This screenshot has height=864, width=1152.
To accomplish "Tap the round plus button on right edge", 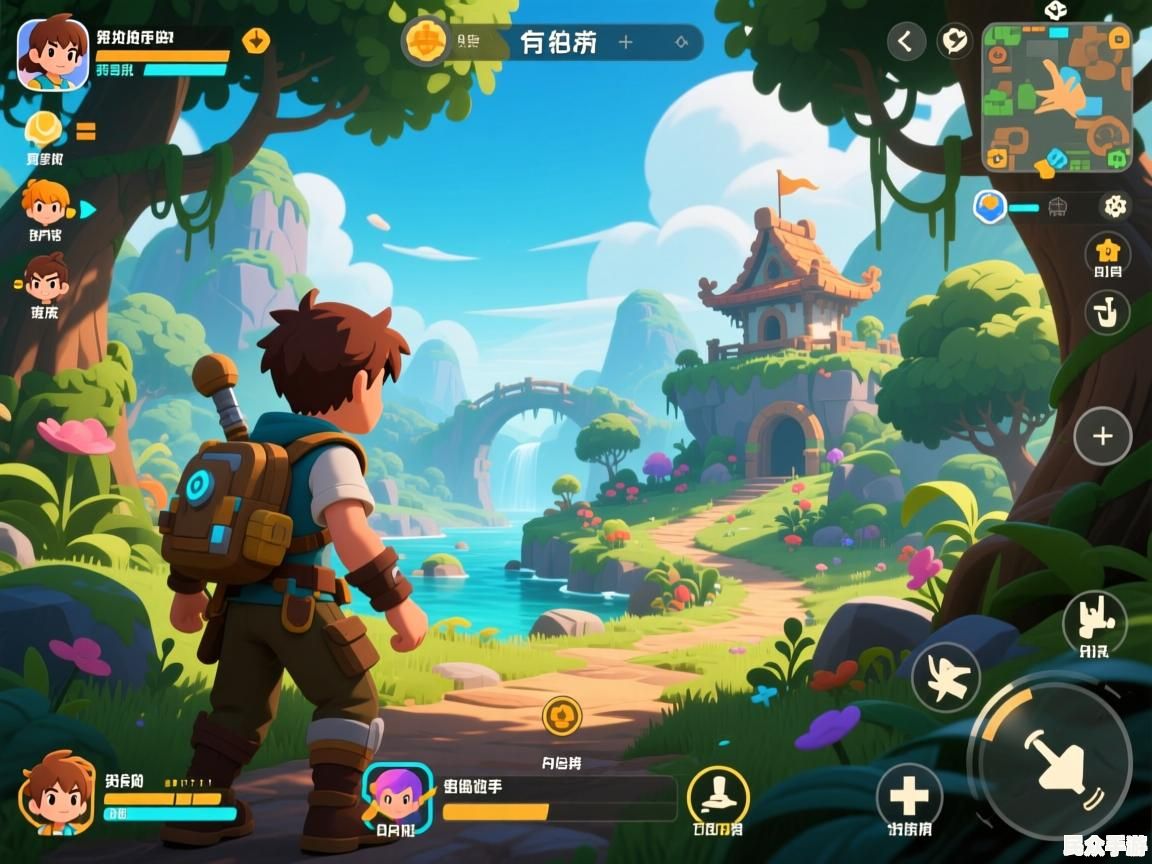I will click(x=1102, y=437).
